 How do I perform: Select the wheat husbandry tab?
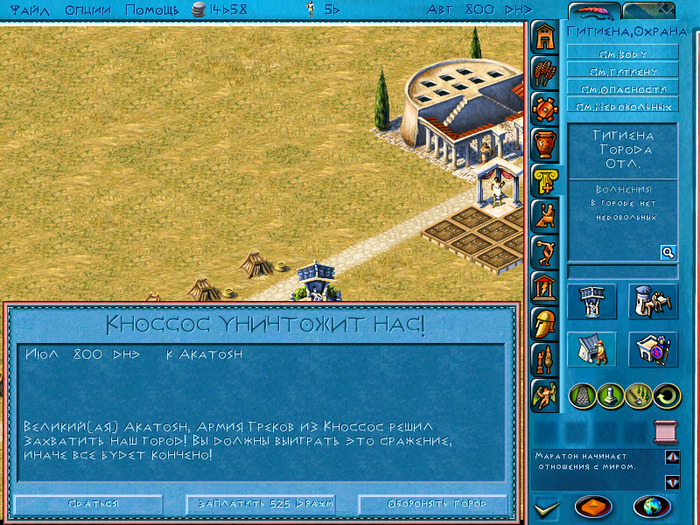(545, 73)
